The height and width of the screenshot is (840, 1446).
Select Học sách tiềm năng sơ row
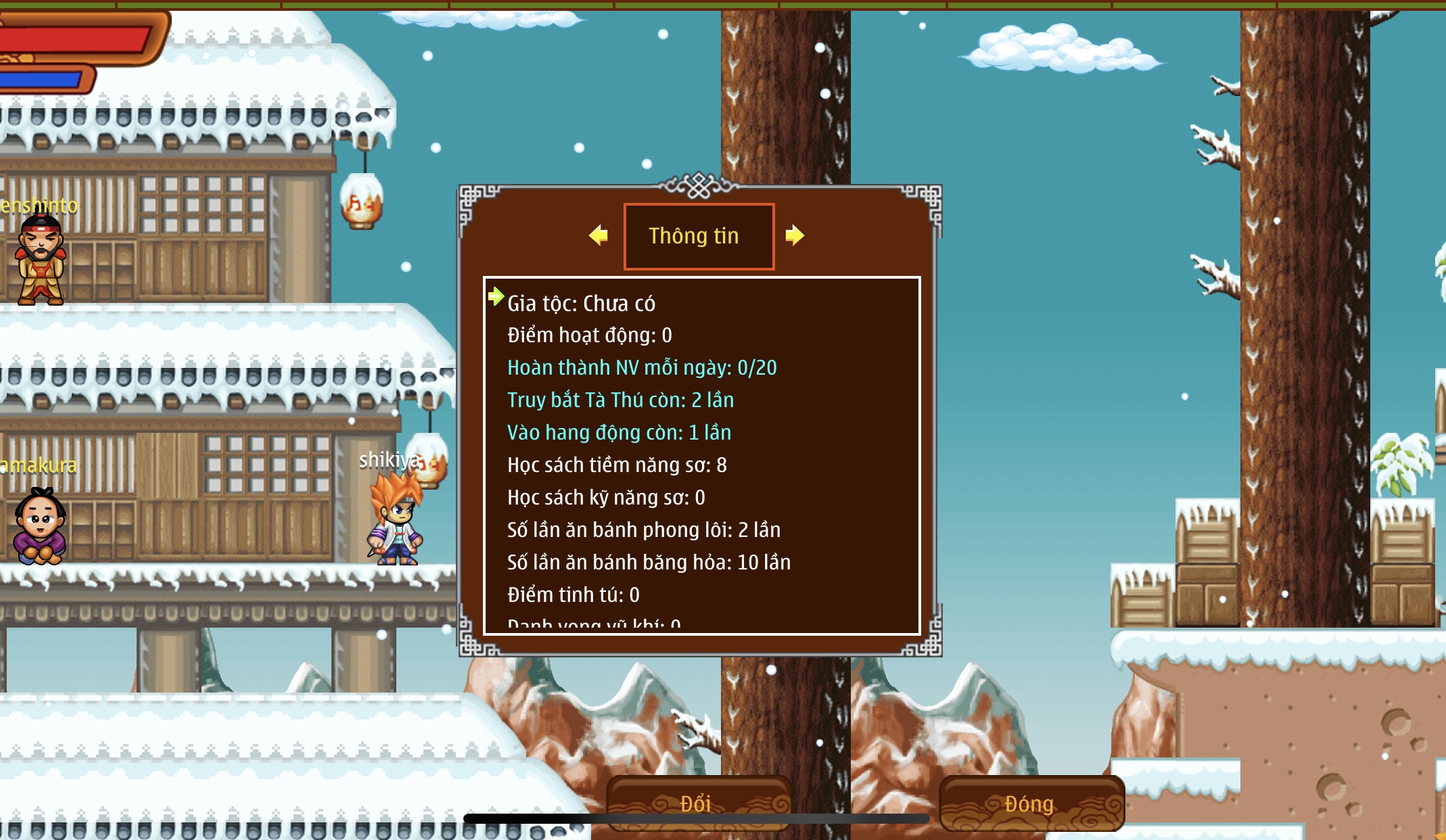pyautogui.click(x=617, y=465)
